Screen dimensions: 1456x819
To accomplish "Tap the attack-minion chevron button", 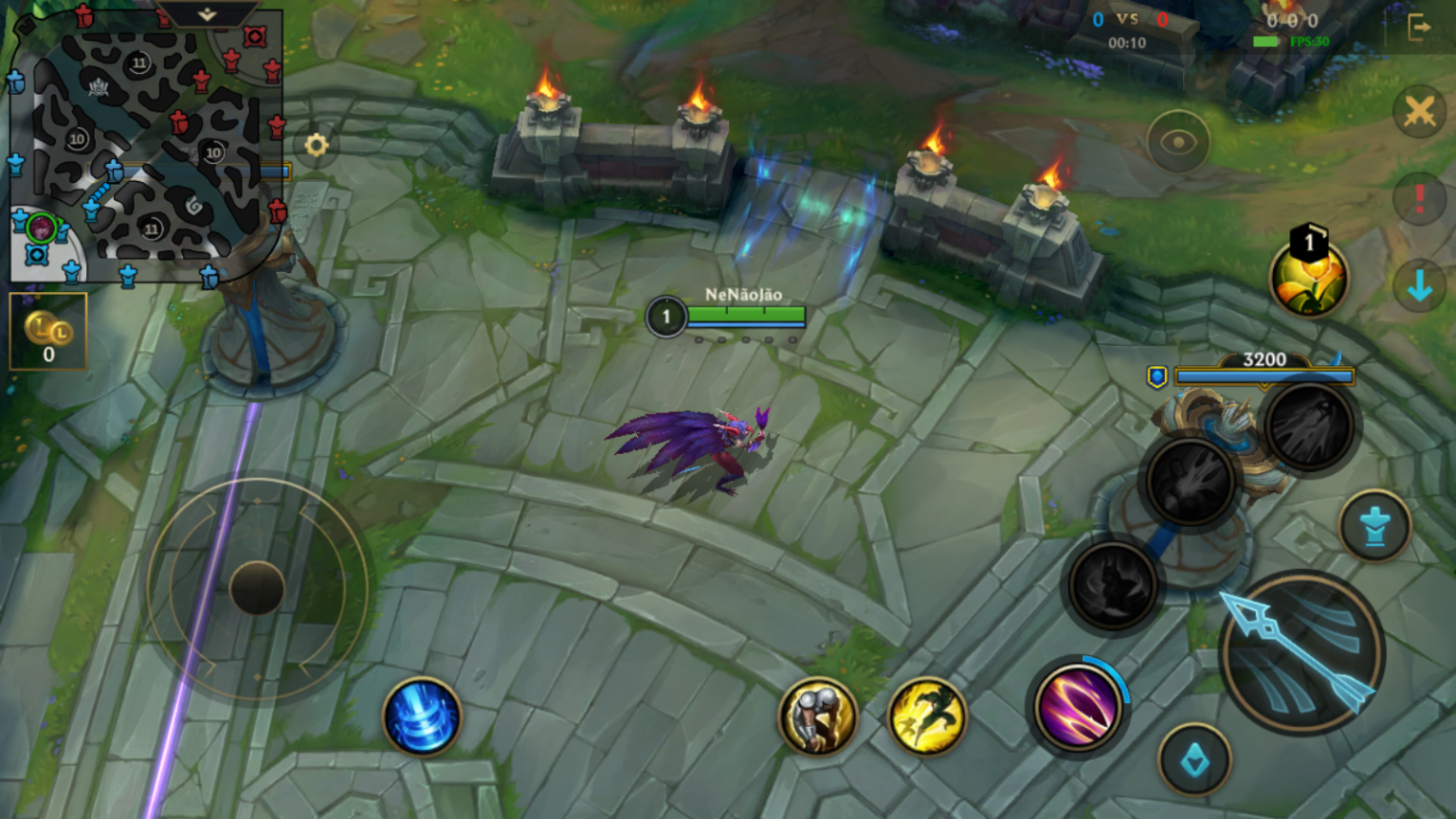I will [x=1195, y=758].
